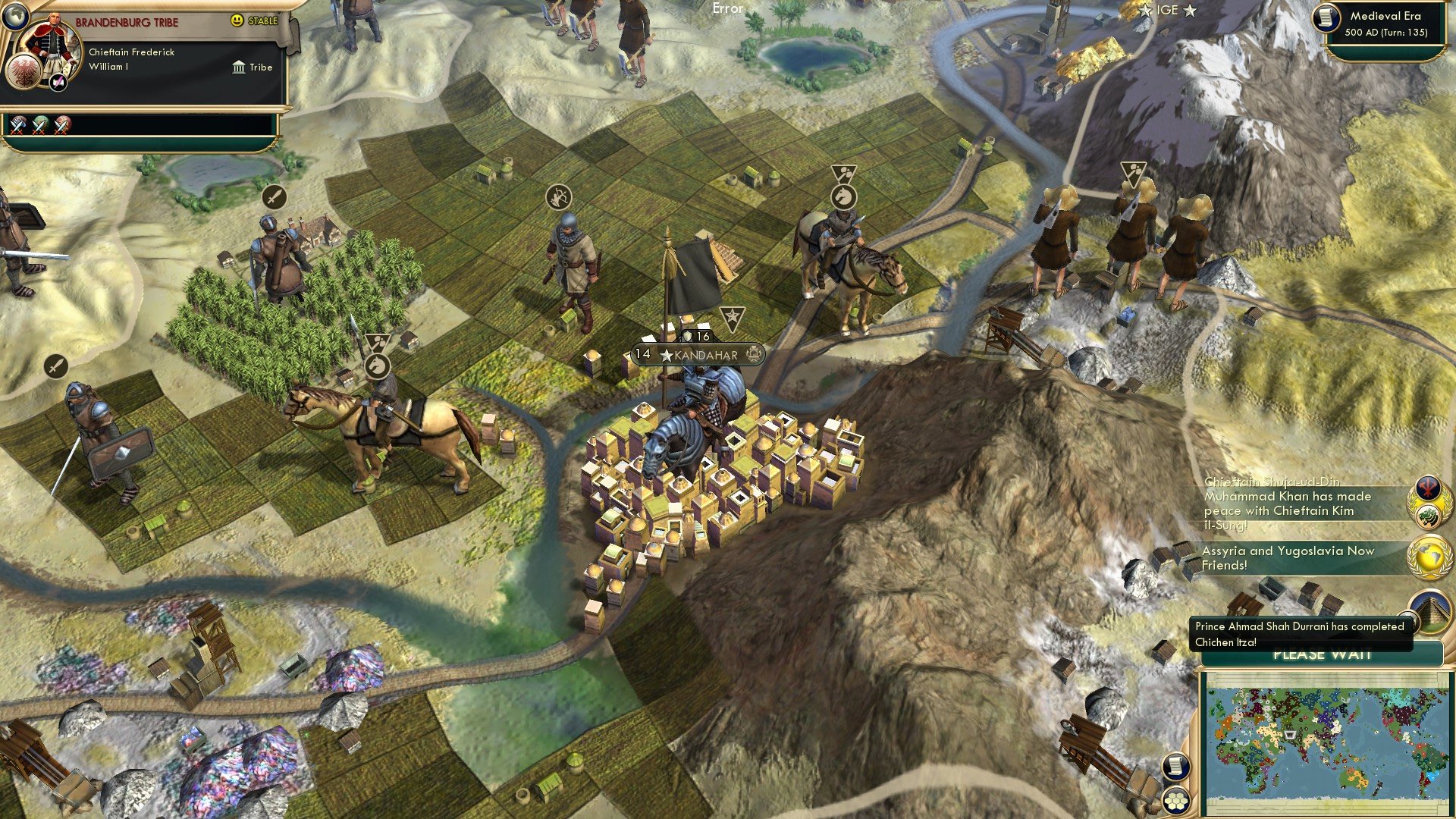Click the notification log scroll icon bottom right
Screen dimensions: 1456x819
pyautogui.click(x=1175, y=767)
